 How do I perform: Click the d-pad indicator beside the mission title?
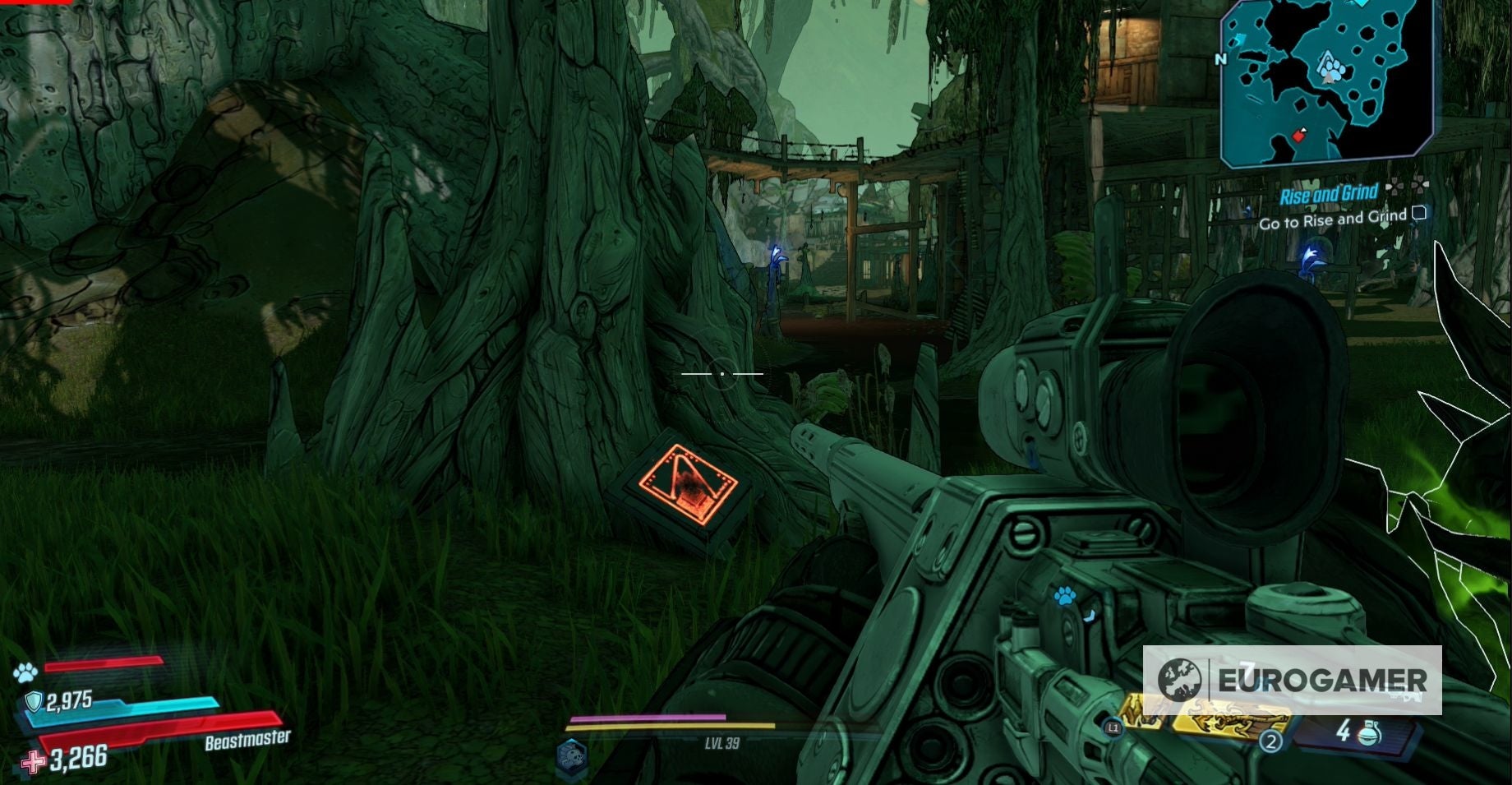[x=1408, y=186]
